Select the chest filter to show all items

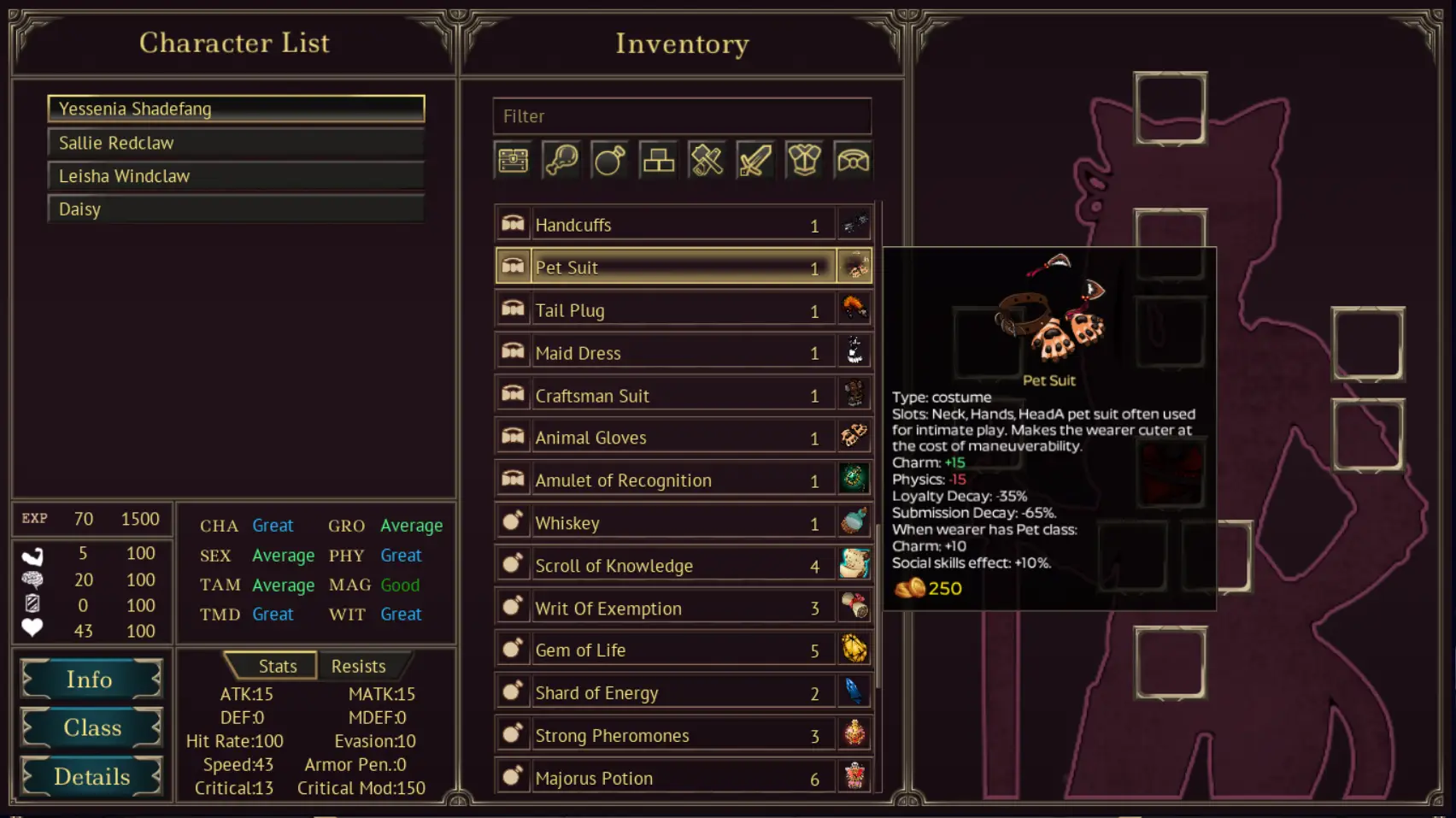click(512, 160)
